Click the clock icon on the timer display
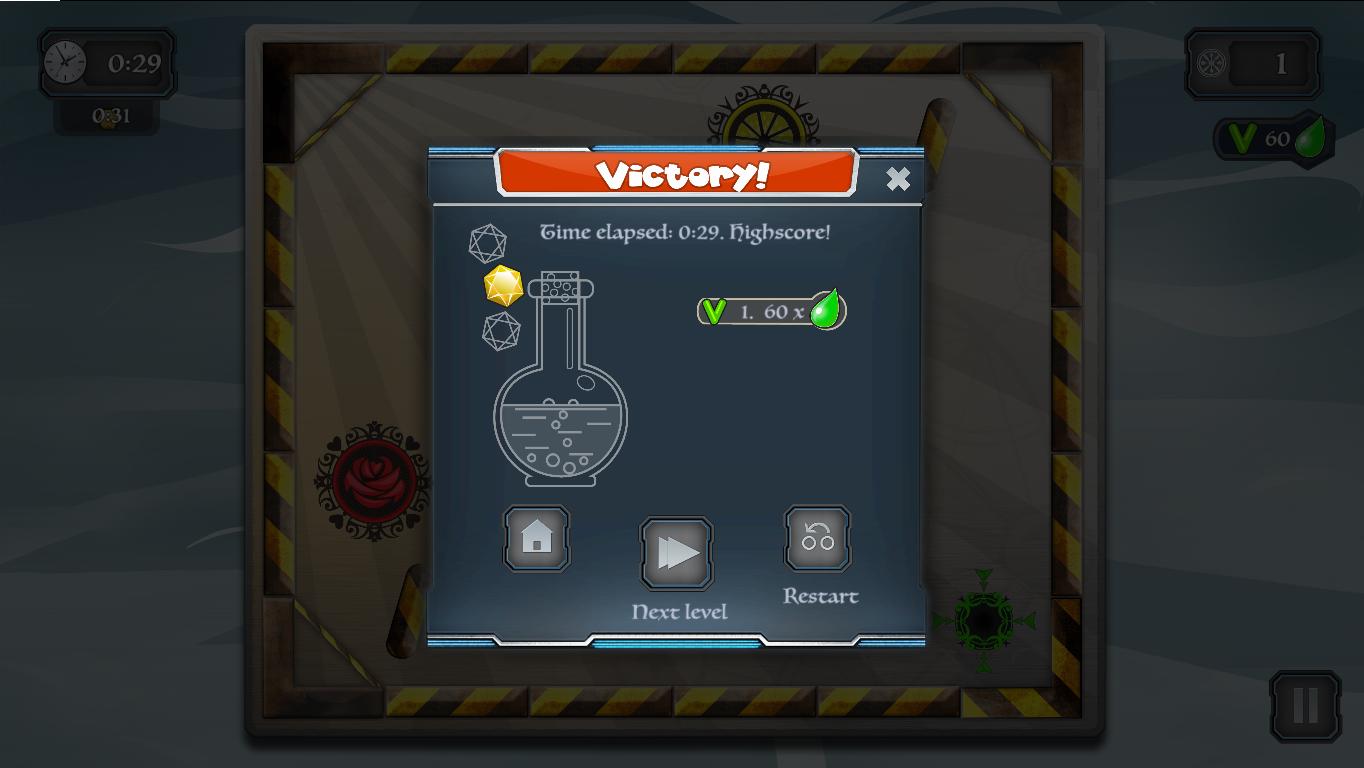Screen dimensions: 1364x768 coord(64,62)
